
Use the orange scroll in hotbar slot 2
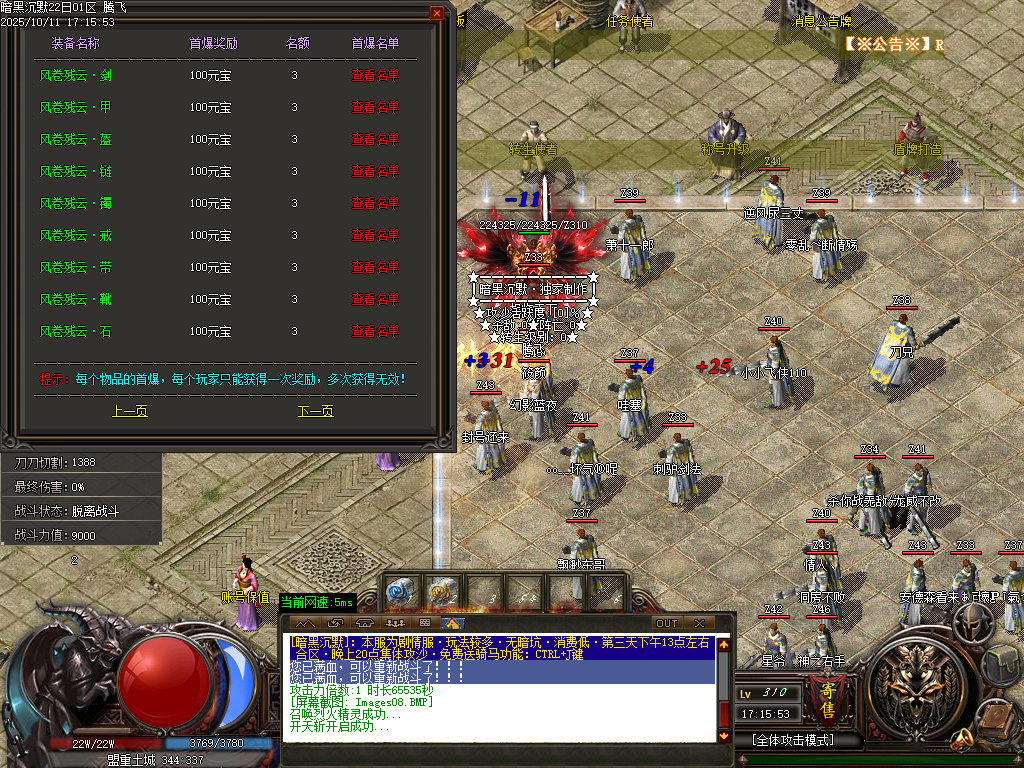441,593
